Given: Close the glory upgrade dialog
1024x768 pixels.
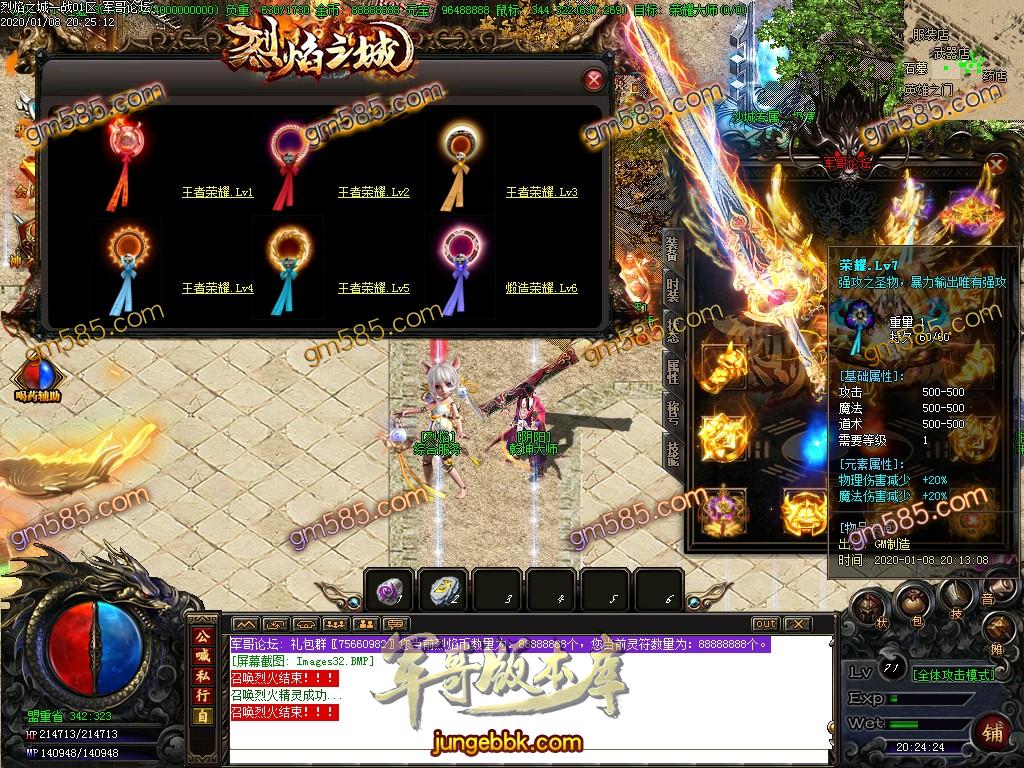Looking at the screenshot, I should pyautogui.click(x=594, y=80).
